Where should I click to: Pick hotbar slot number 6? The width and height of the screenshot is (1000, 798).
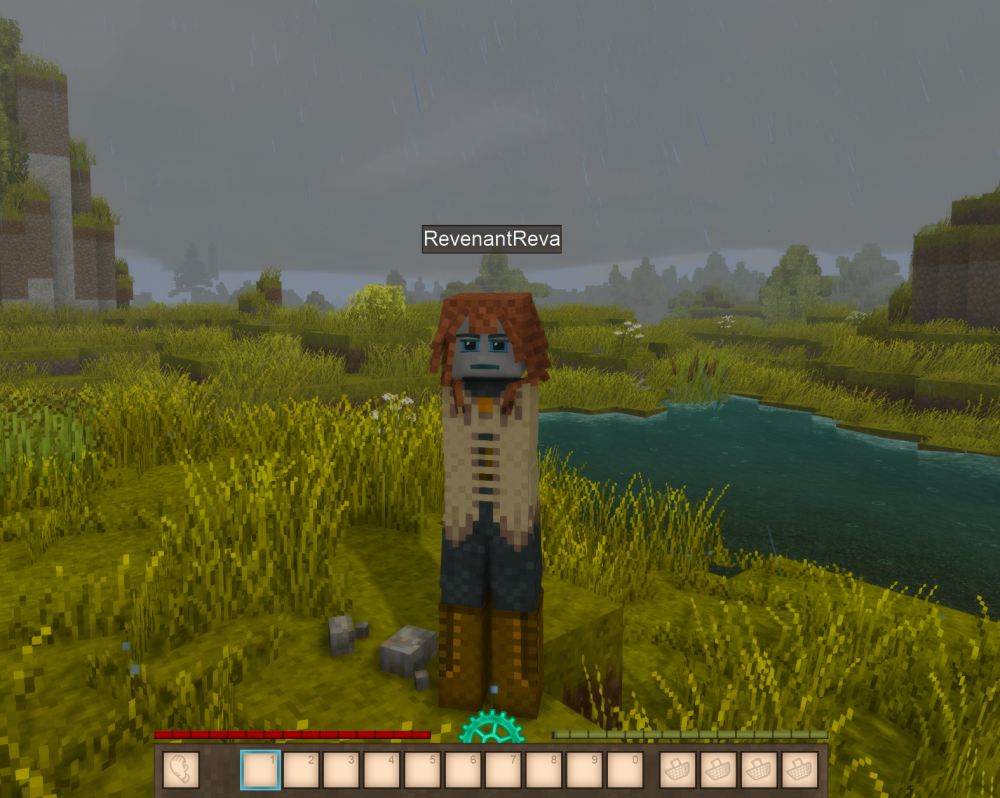[463, 770]
